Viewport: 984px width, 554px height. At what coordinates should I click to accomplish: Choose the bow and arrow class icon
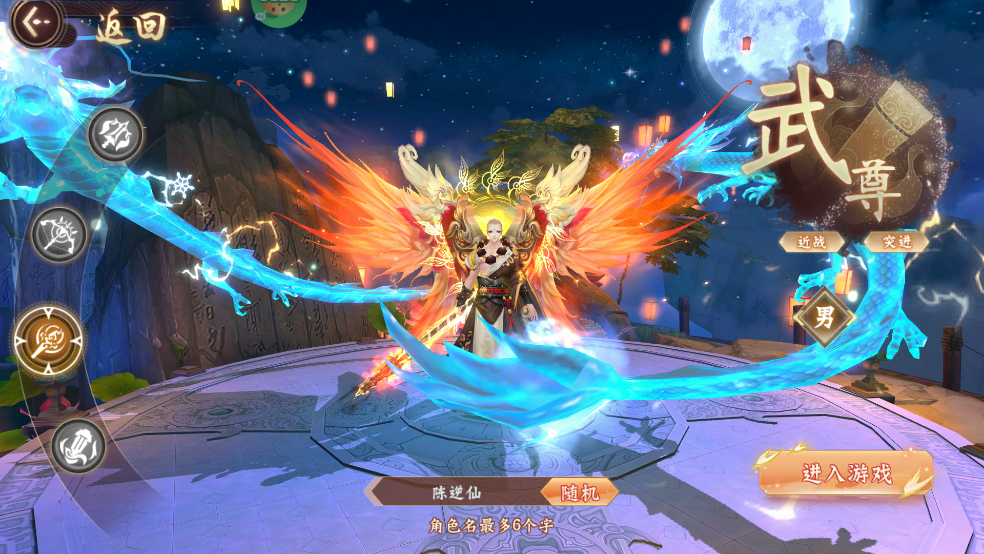60,234
